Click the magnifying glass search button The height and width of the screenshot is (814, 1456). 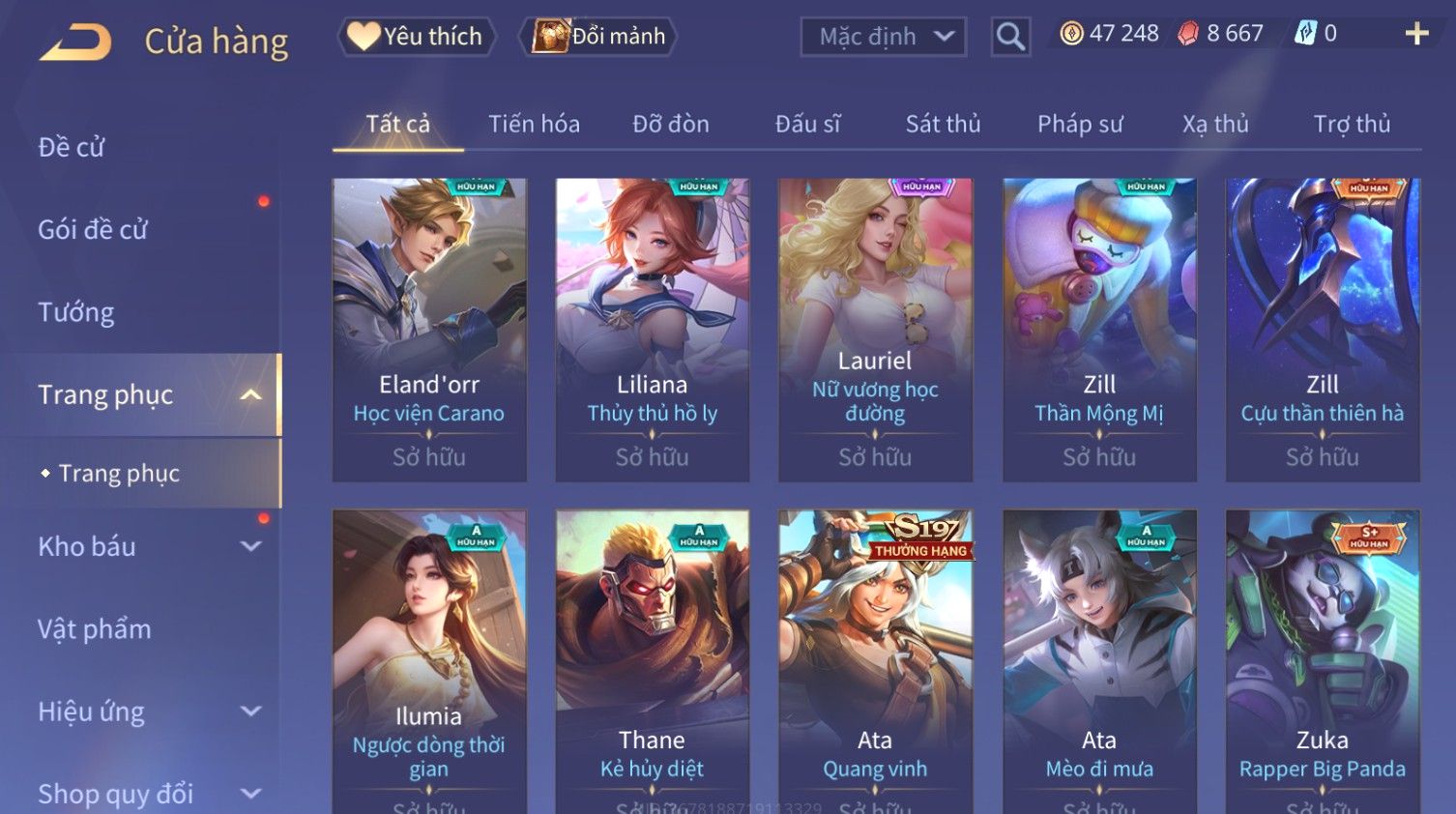1010,37
